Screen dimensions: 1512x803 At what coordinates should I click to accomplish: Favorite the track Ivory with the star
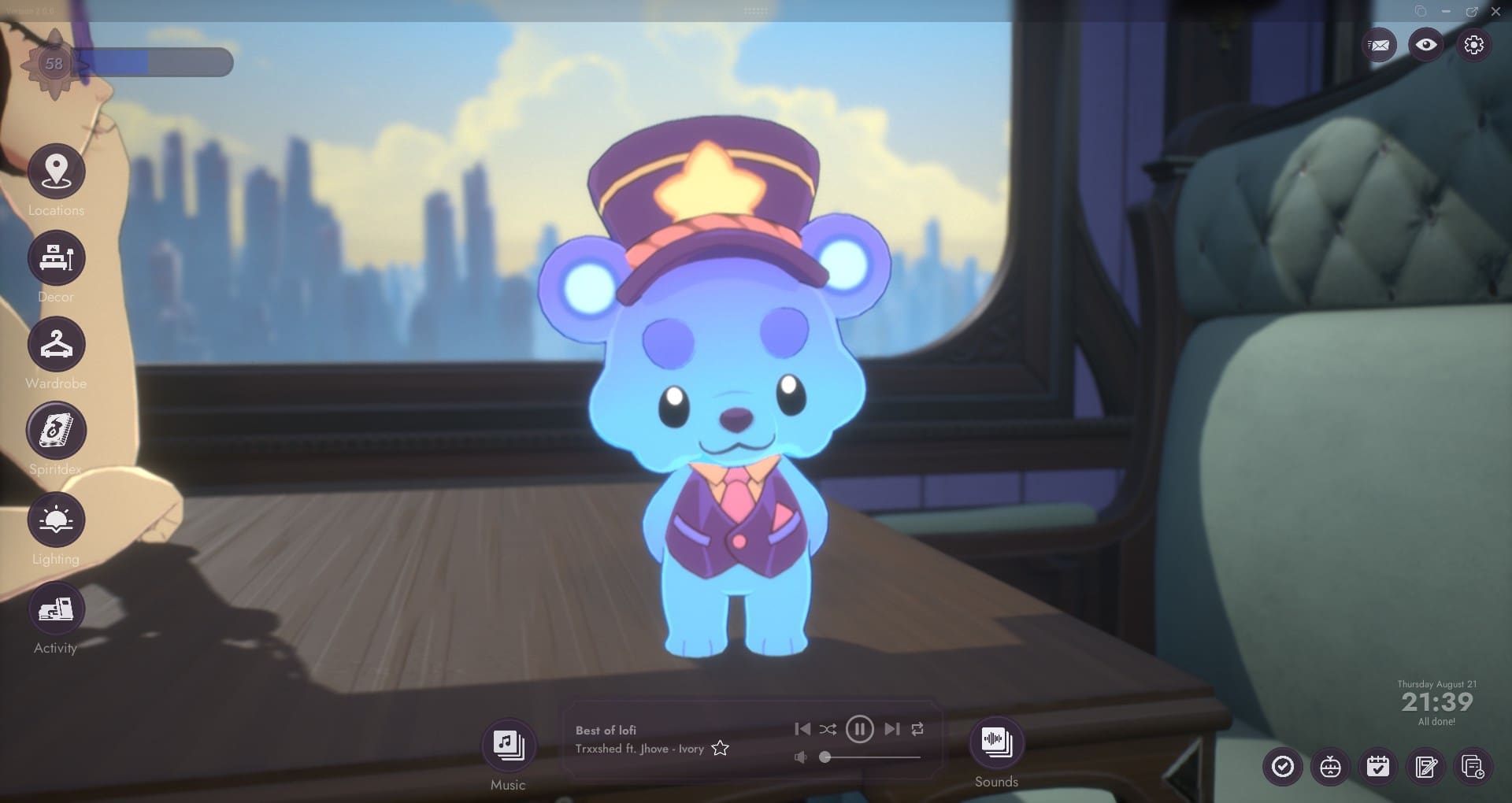pos(719,749)
